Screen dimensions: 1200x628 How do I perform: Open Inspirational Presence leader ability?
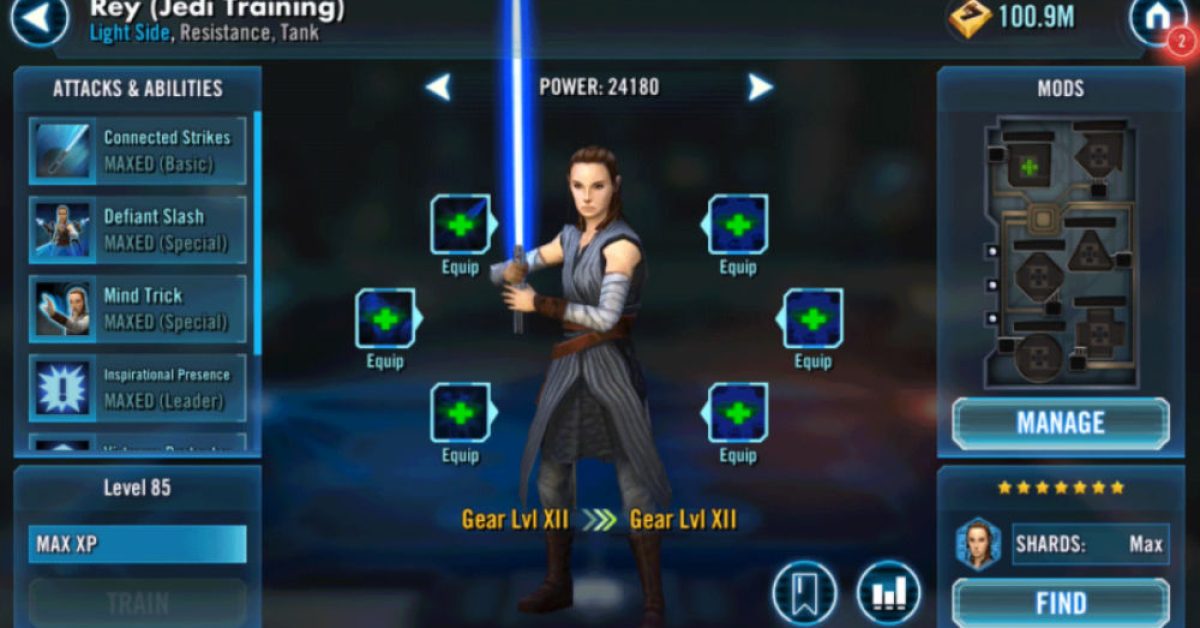tap(138, 388)
